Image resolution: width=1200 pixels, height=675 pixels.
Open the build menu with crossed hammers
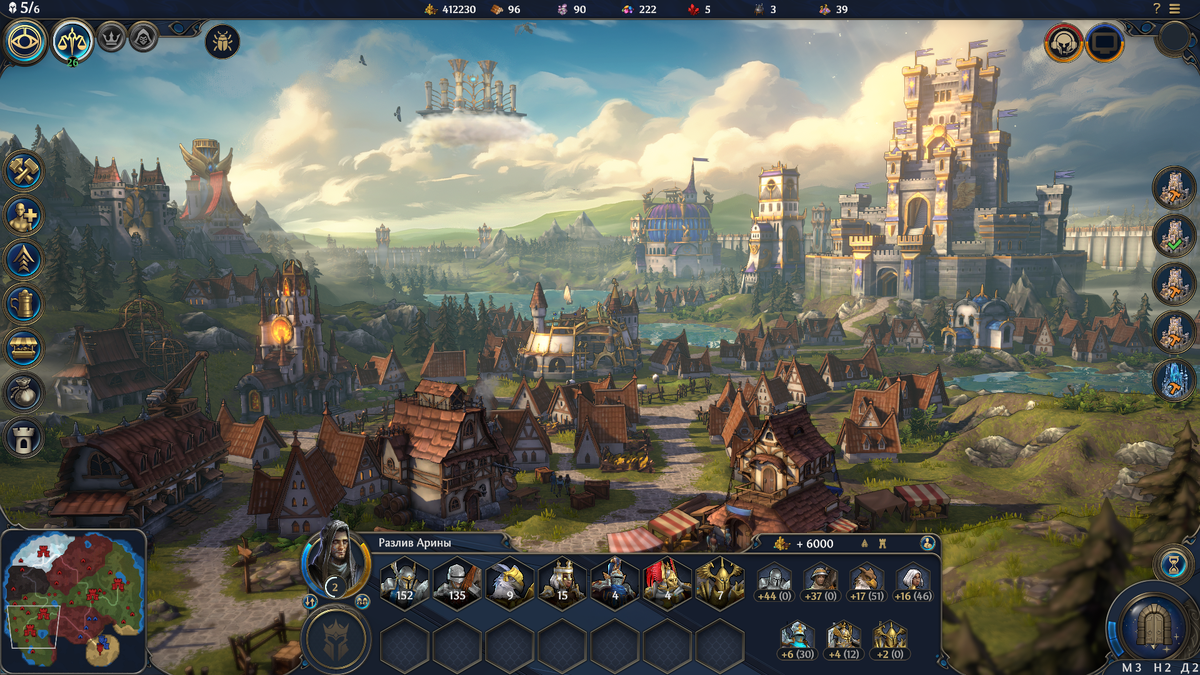tap(24, 170)
